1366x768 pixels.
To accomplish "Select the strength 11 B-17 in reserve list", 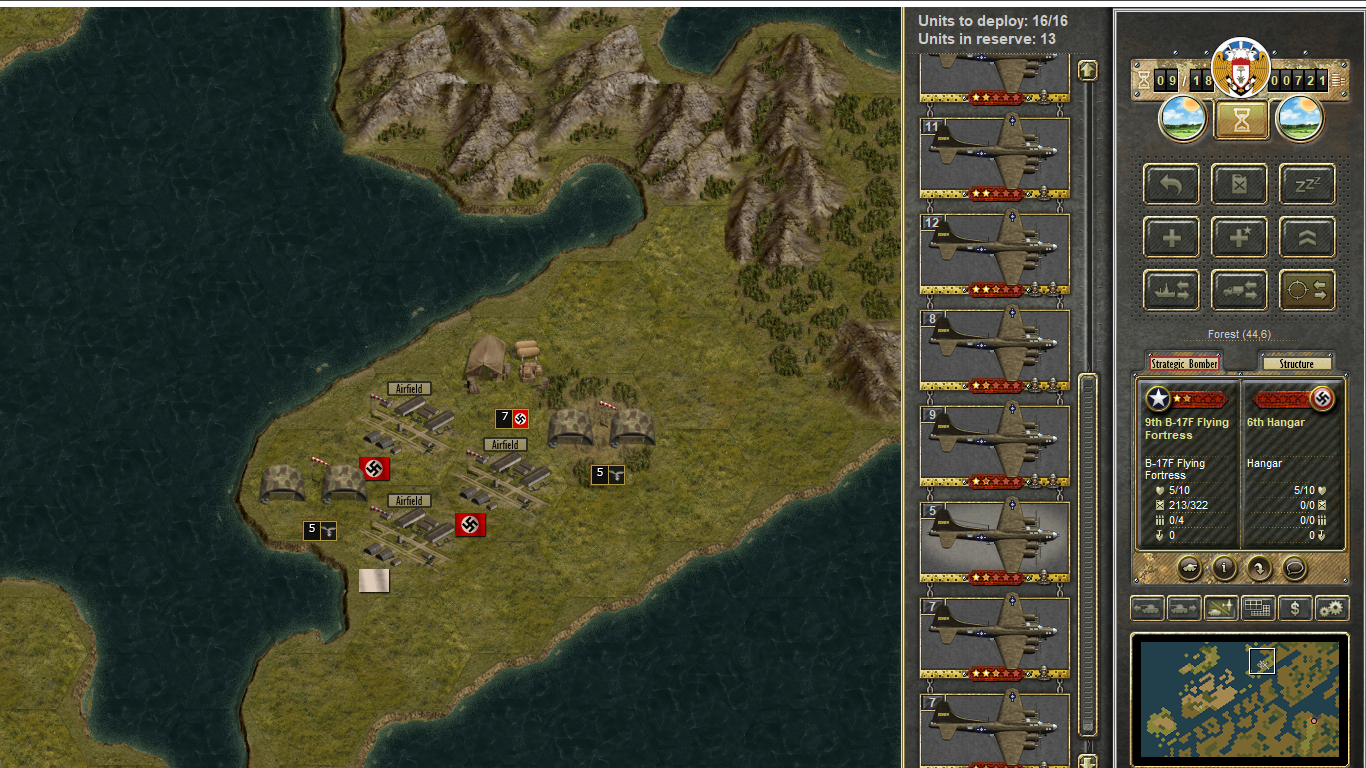I will click(x=994, y=157).
